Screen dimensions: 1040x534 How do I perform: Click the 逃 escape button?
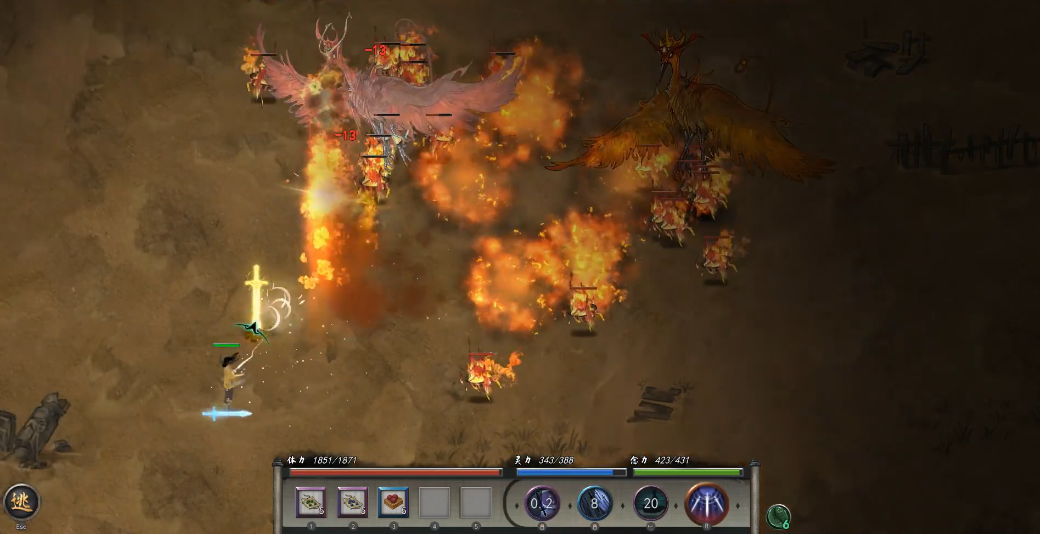pos(21,501)
